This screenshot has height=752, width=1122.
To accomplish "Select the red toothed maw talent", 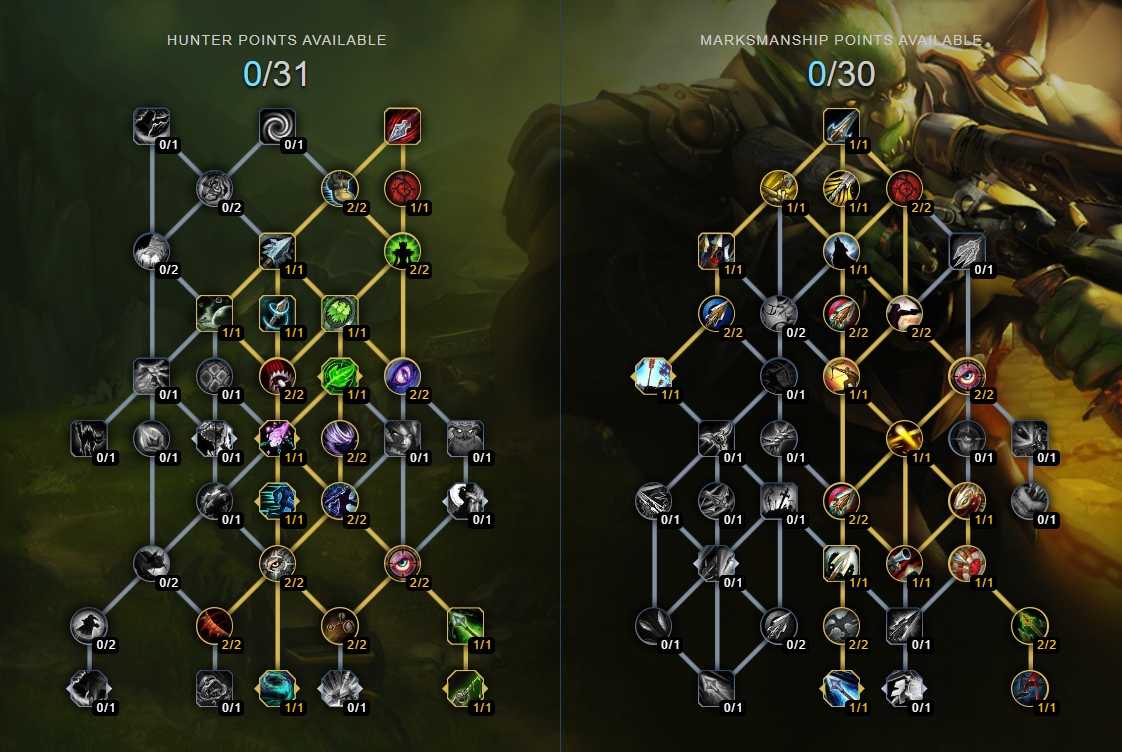I will click(277, 376).
